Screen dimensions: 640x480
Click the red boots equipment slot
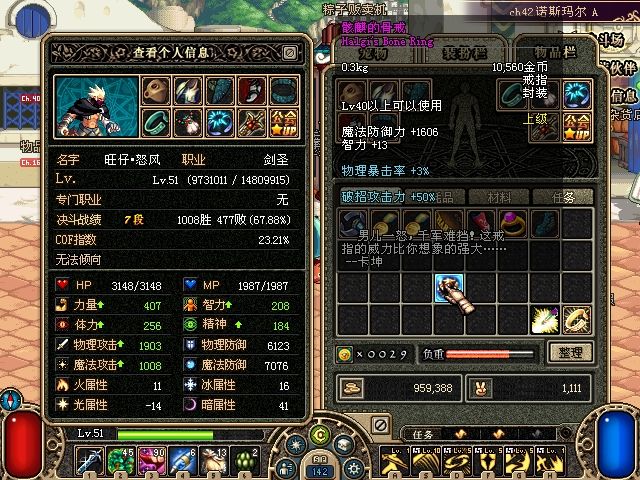(x=251, y=90)
